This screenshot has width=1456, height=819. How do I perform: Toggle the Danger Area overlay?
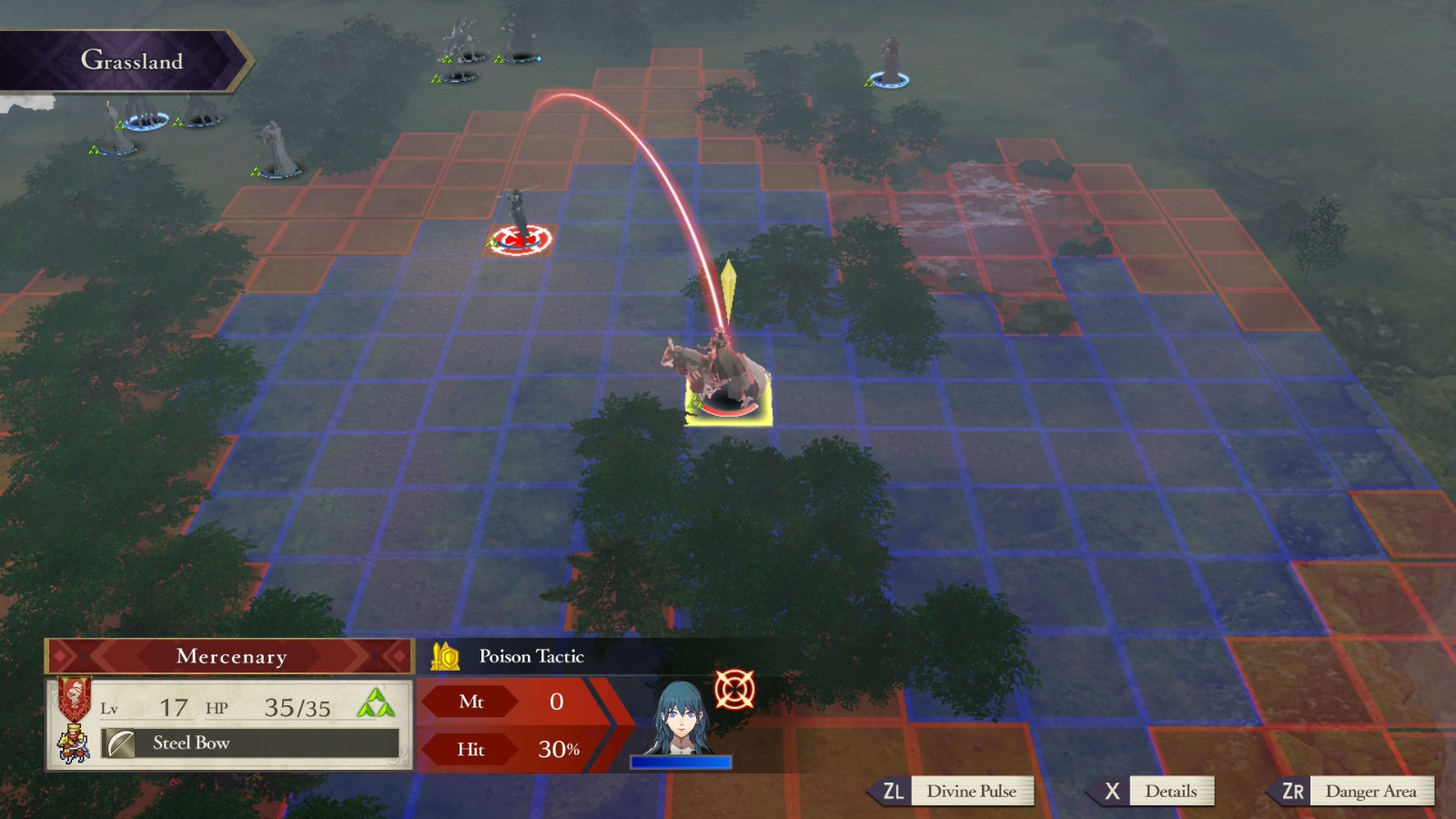click(1370, 791)
